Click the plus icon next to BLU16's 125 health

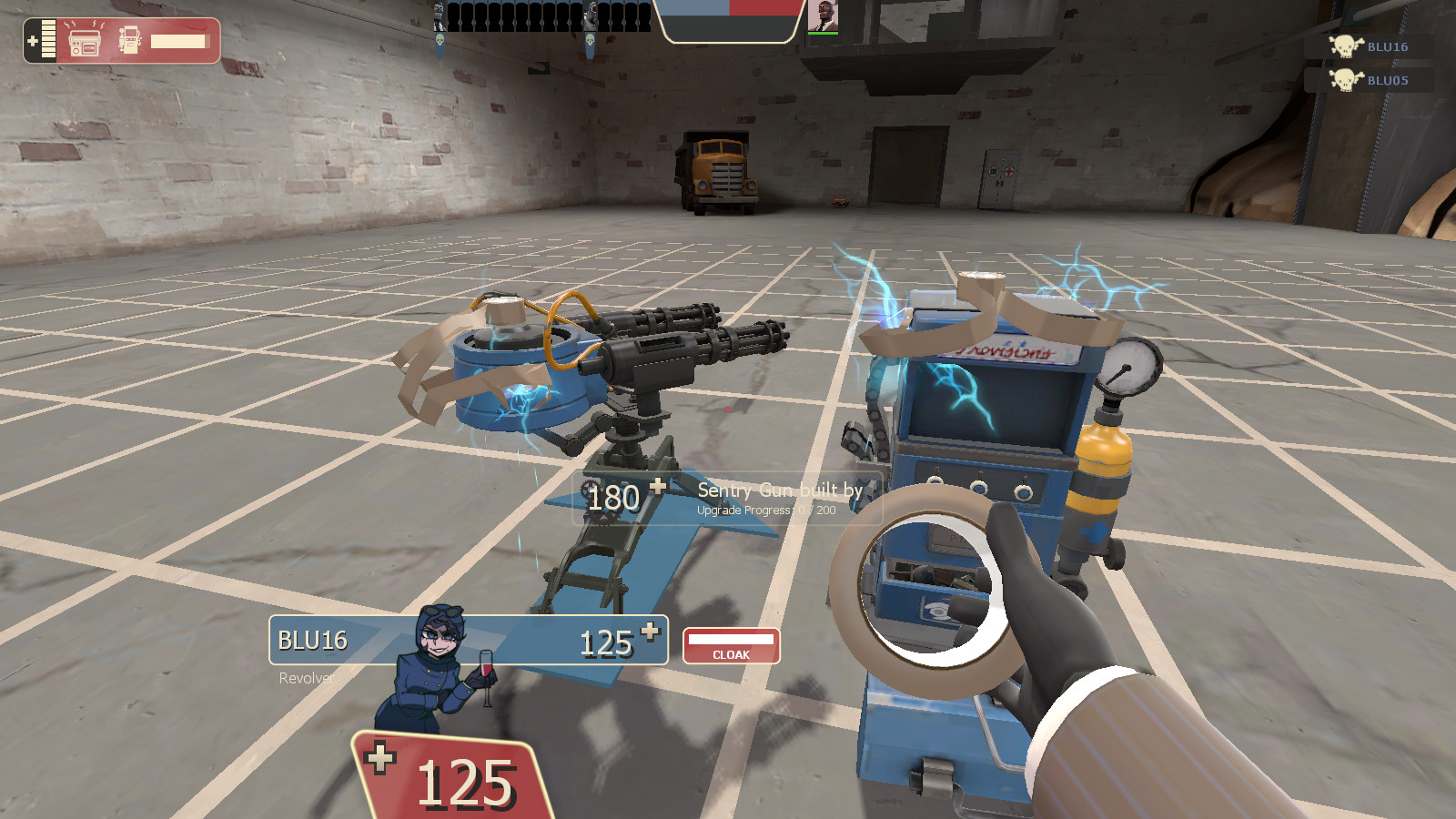tap(650, 631)
